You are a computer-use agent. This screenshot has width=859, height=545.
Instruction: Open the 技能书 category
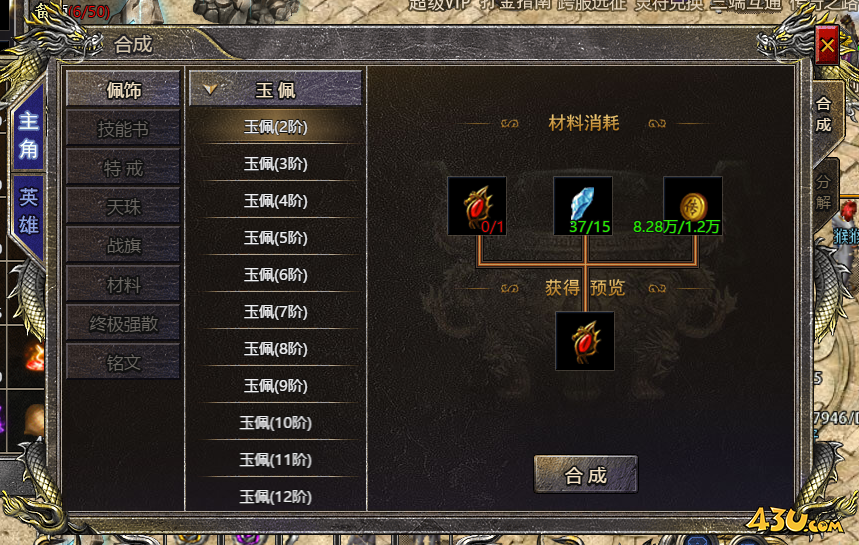pyautogui.click(x=123, y=129)
